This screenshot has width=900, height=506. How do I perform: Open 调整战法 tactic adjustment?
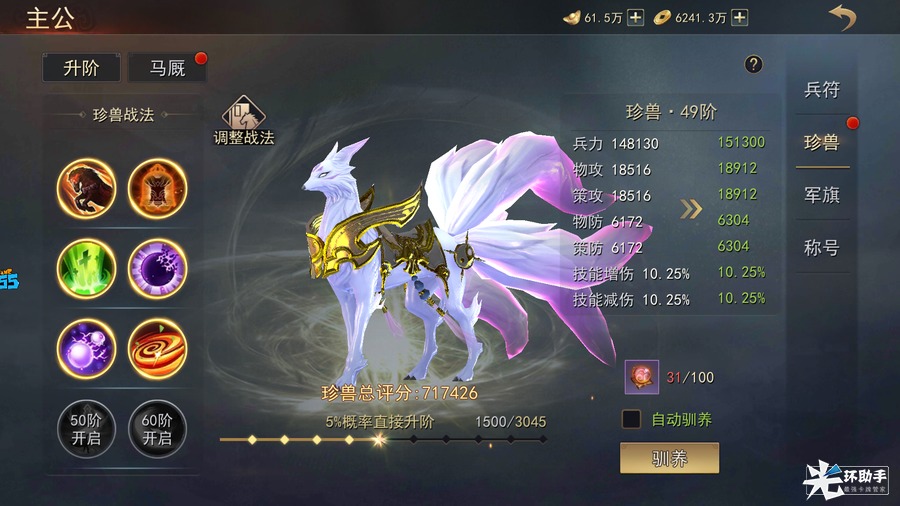(x=243, y=122)
